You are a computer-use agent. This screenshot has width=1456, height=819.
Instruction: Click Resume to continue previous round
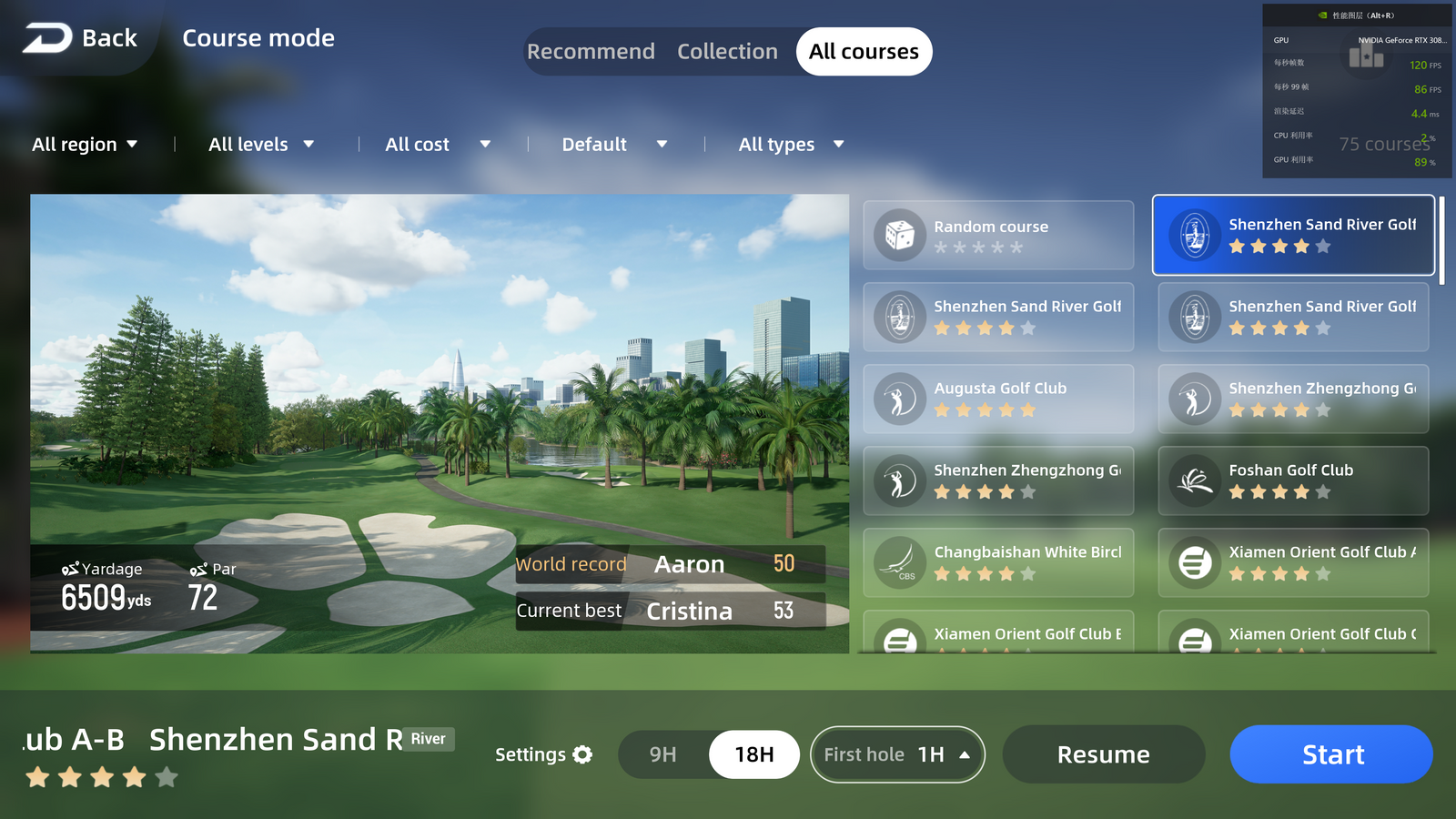pos(1103,754)
